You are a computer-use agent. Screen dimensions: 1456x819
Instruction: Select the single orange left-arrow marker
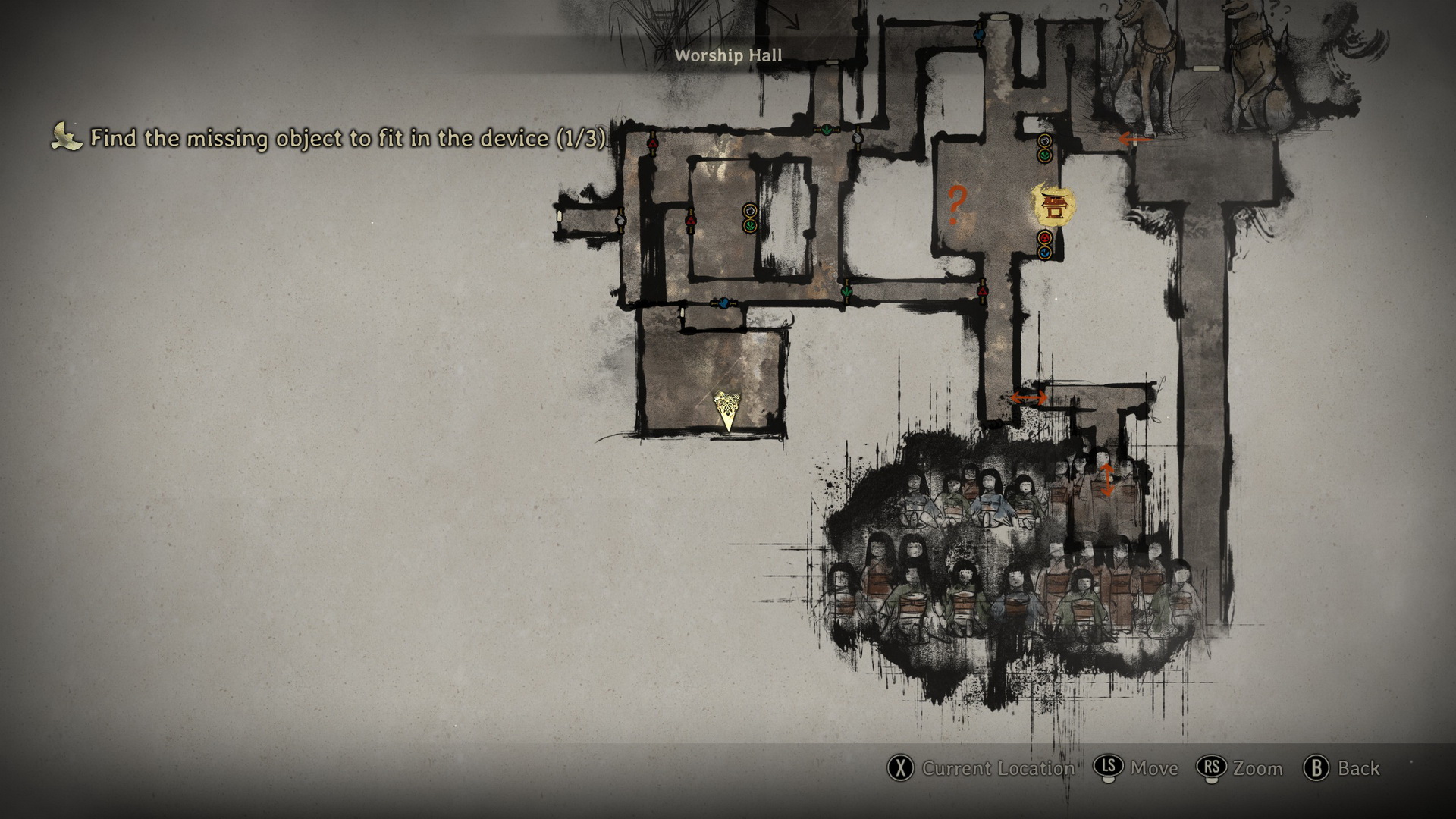click(1134, 139)
